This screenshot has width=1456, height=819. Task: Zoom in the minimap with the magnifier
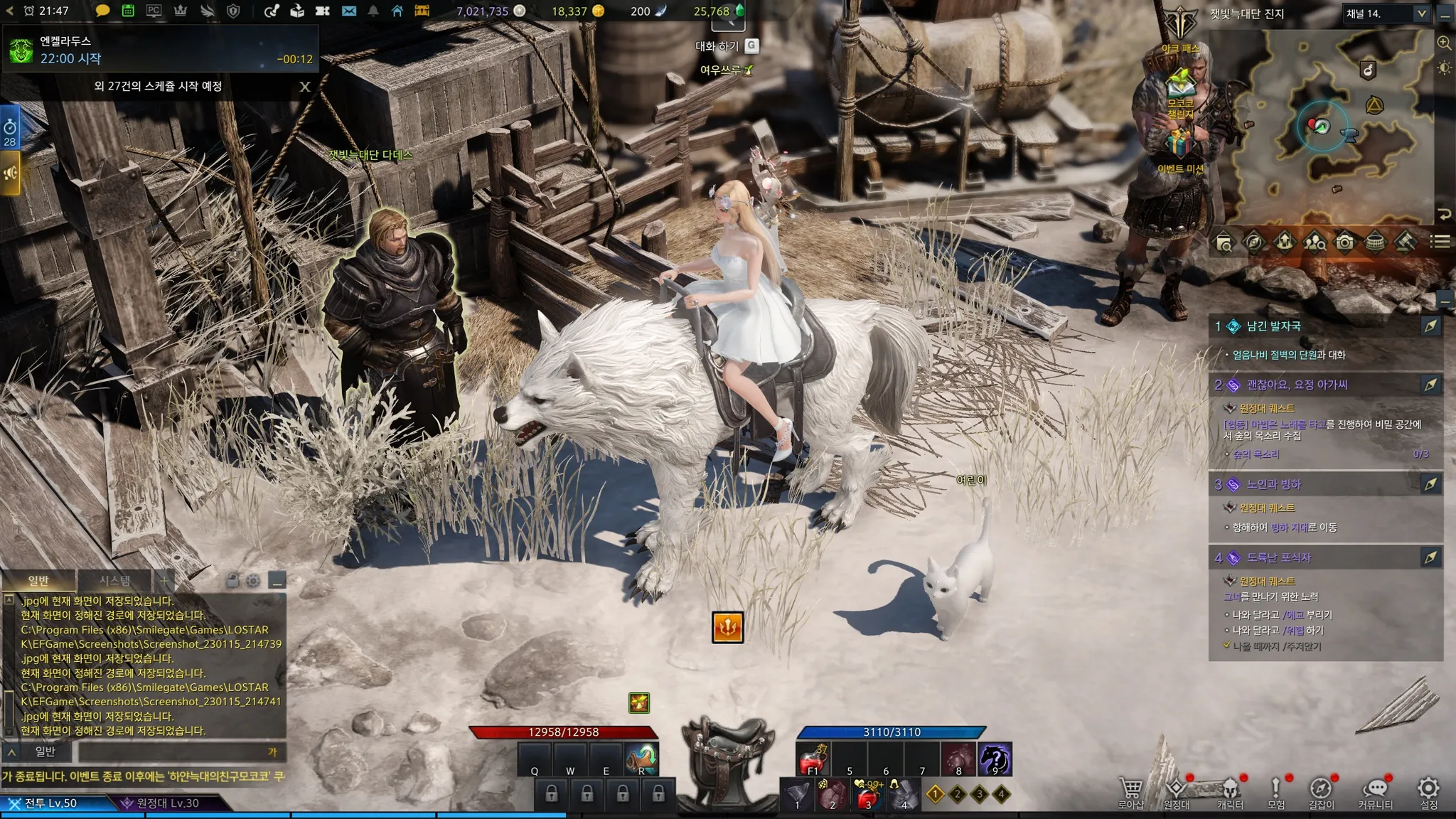pos(1444,43)
